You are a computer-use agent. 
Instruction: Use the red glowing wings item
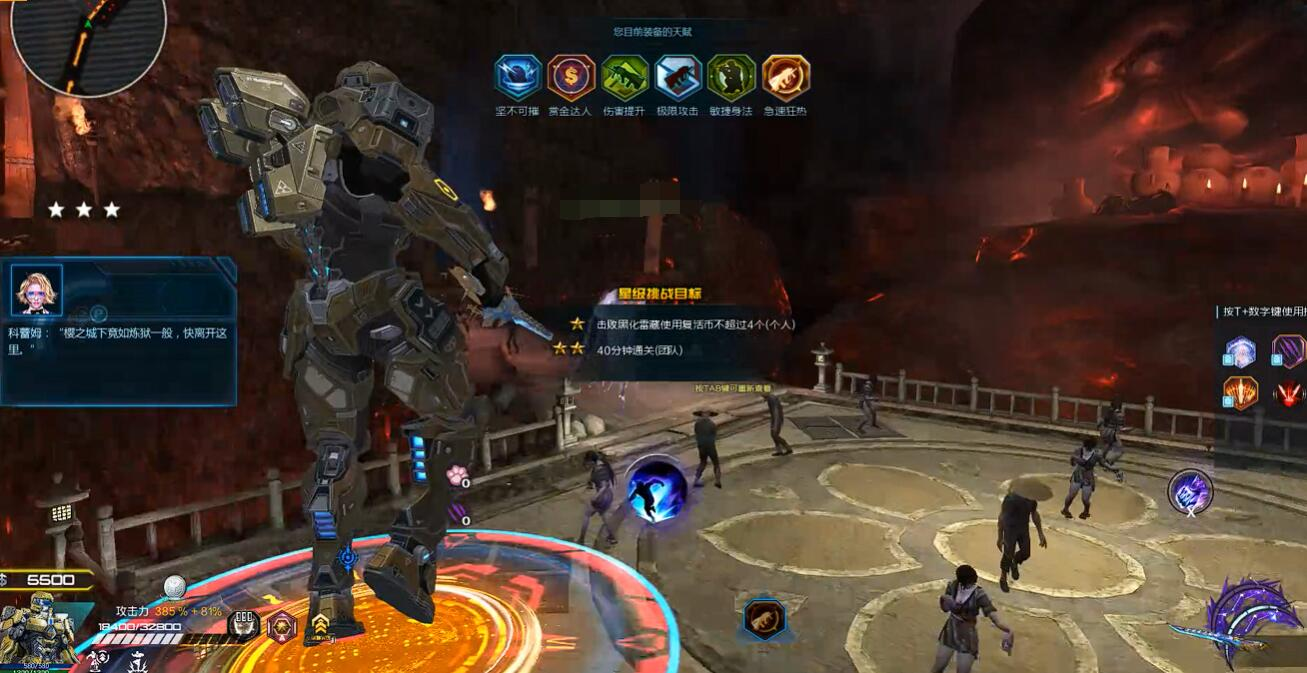point(1288,393)
